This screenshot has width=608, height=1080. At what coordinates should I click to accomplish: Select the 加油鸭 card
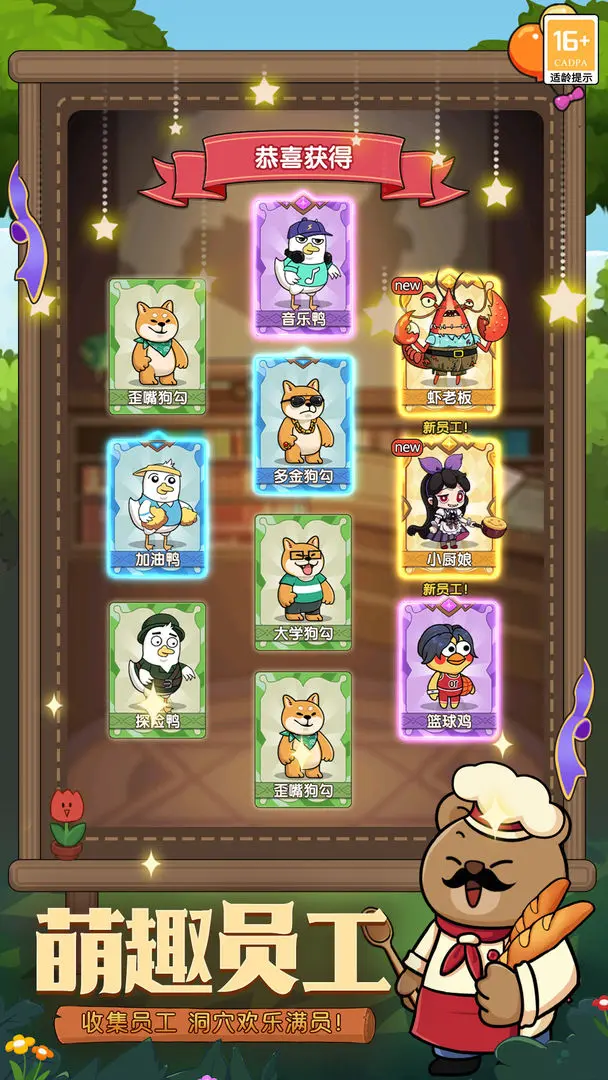[x=157, y=506]
